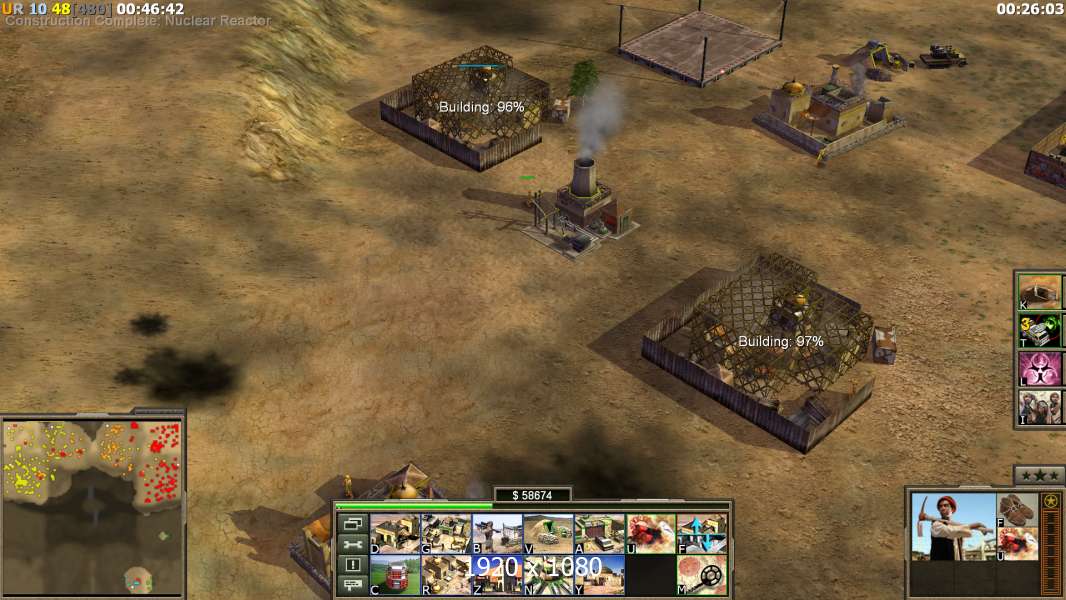
Task: Choose the red building icon labeled C
Action: pos(395,574)
